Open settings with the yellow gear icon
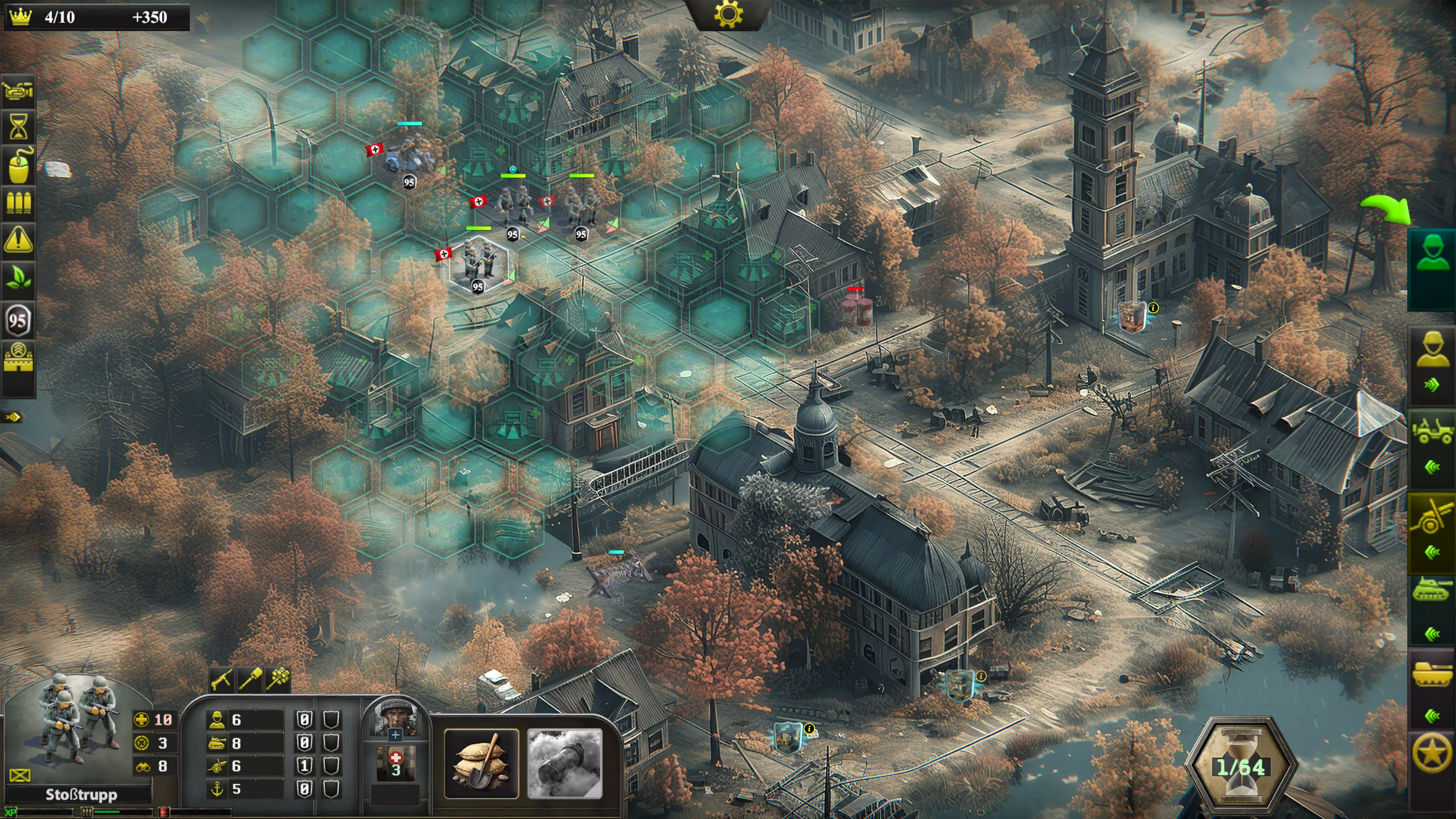 pos(728,15)
